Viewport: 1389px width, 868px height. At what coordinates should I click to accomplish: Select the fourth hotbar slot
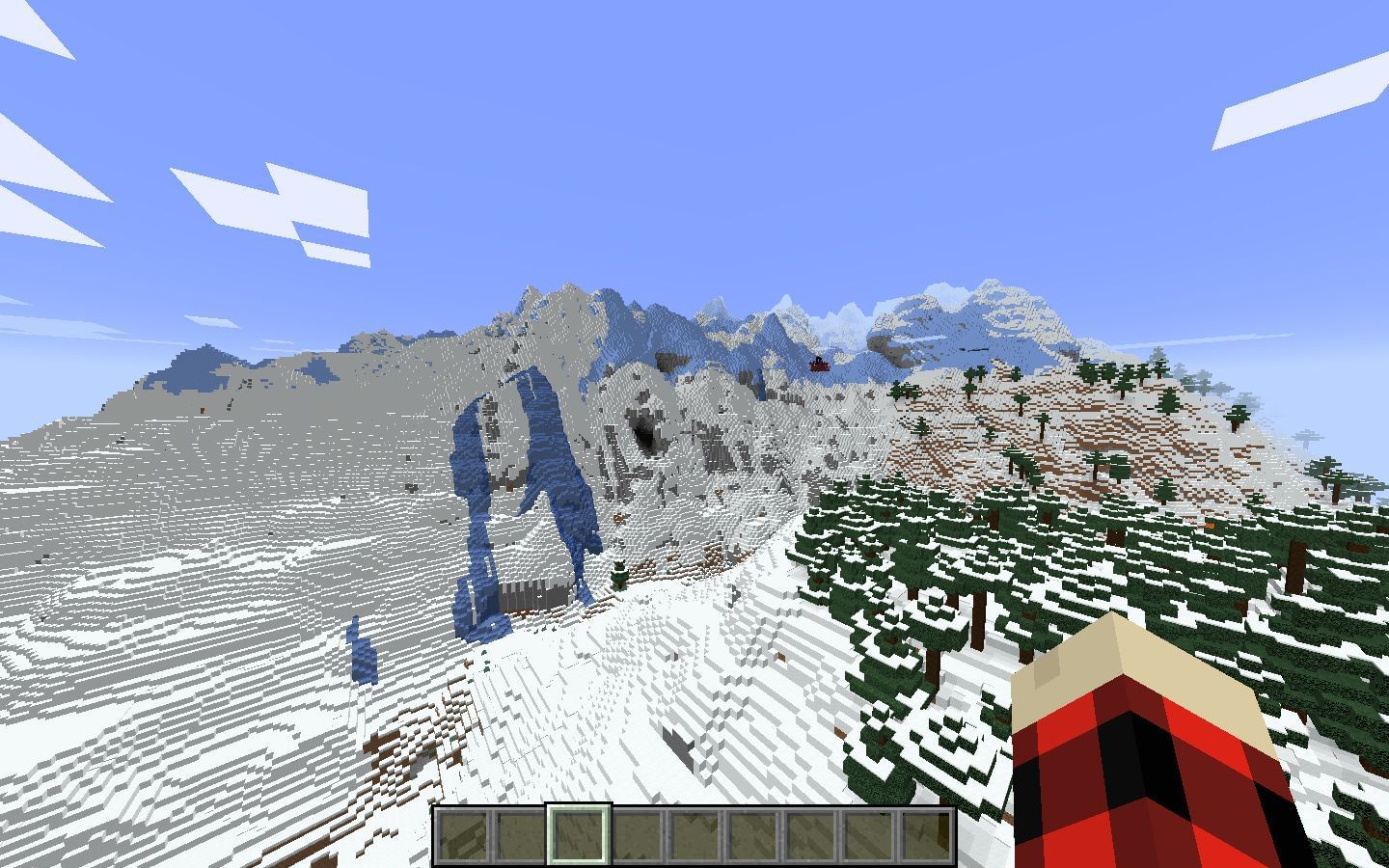tap(639, 835)
